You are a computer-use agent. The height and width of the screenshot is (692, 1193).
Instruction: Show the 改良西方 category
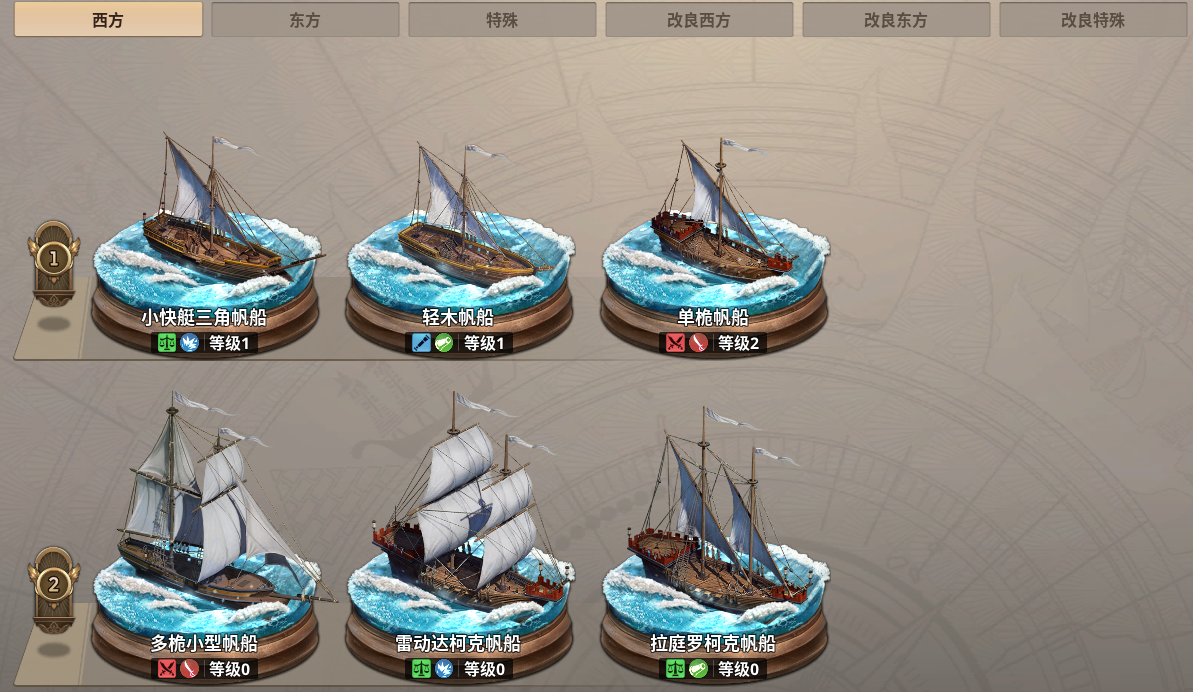(x=699, y=20)
